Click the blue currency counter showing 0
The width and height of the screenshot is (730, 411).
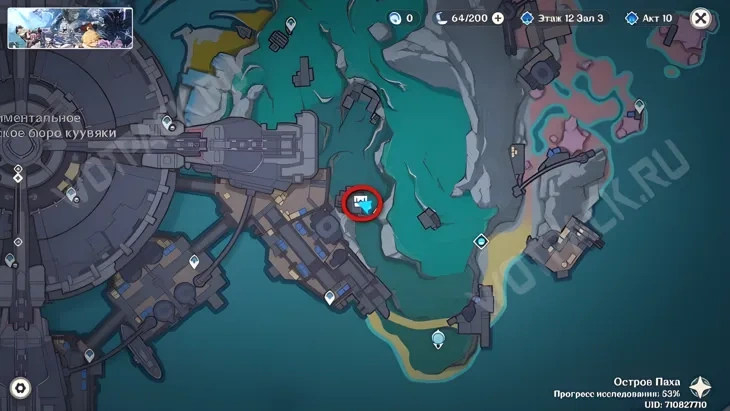[402, 18]
